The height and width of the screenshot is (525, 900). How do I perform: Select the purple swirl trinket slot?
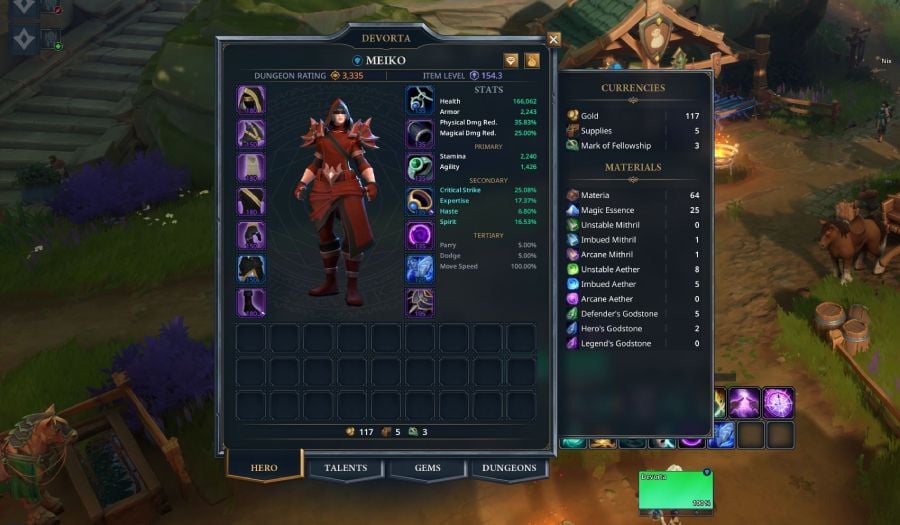click(x=419, y=235)
